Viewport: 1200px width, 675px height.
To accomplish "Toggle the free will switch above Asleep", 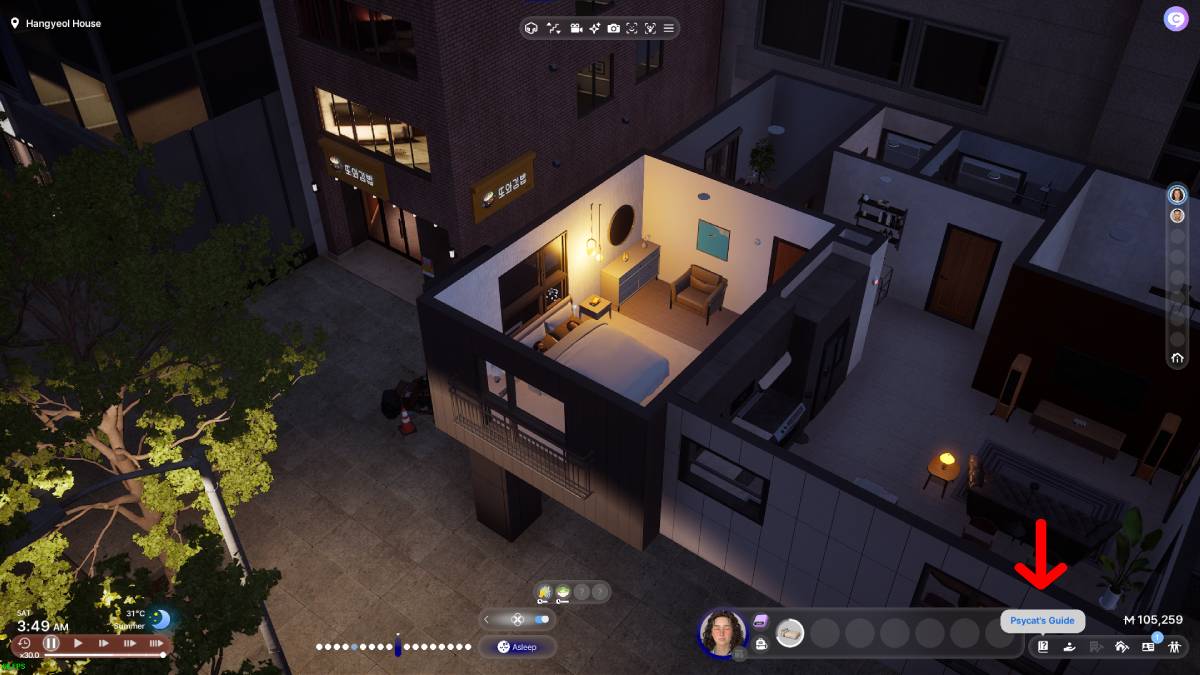I will pos(542,619).
